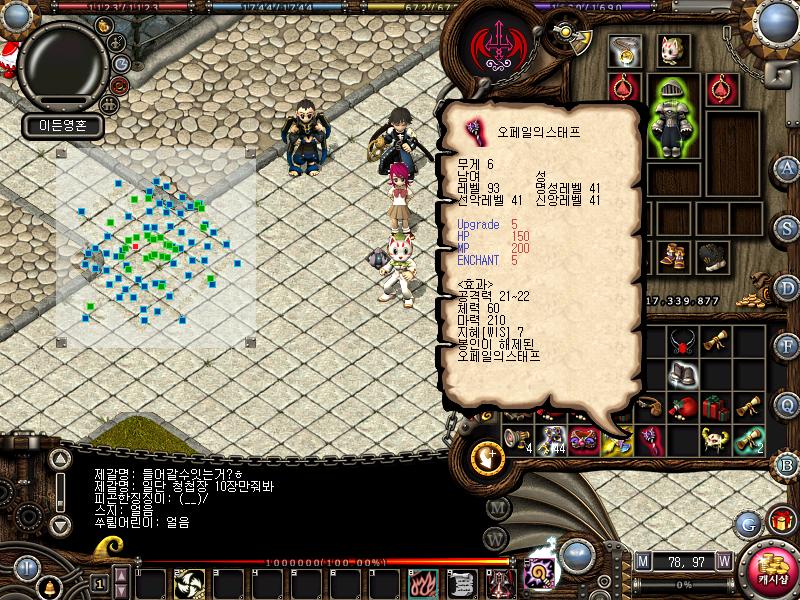The width and height of the screenshot is (800, 600).
Task: Click the round S side button
Action: (x=788, y=229)
